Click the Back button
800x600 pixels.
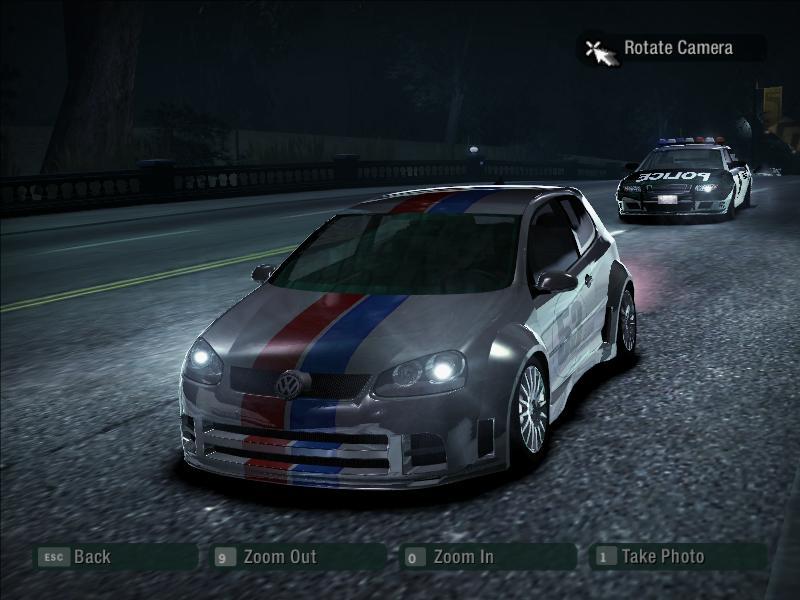pos(91,557)
